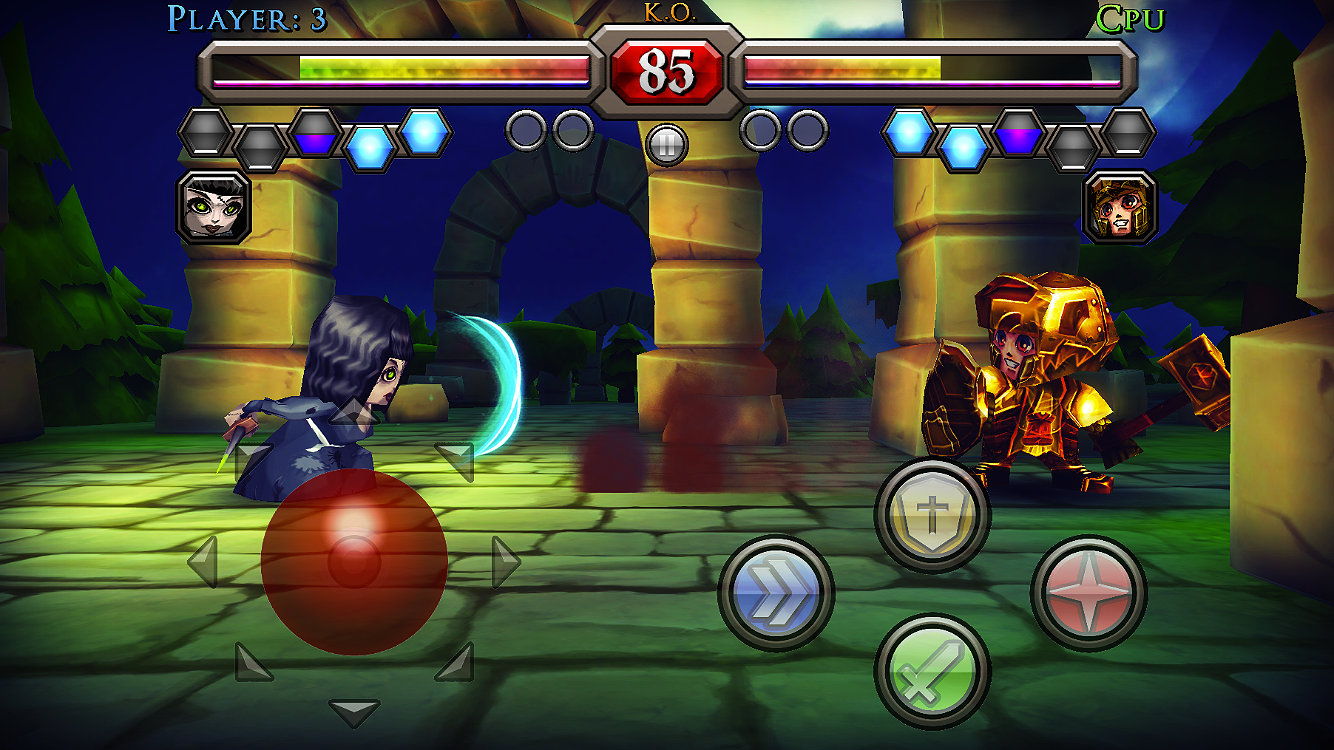Tap the green sword attack button
Screen dimensions: 1334x750
pyautogui.click(x=932, y=670)
